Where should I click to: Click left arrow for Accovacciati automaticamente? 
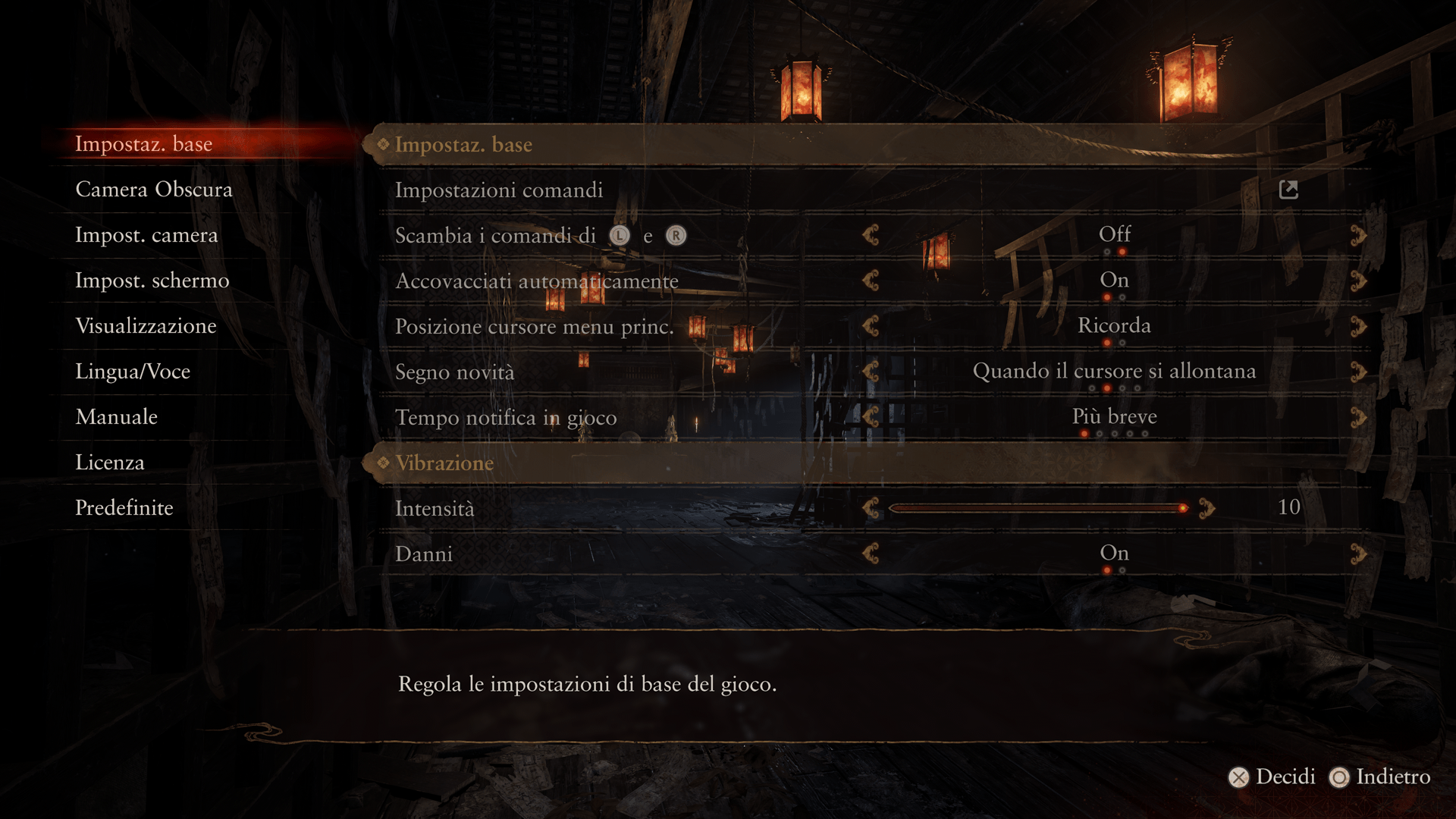pos(871,281)
